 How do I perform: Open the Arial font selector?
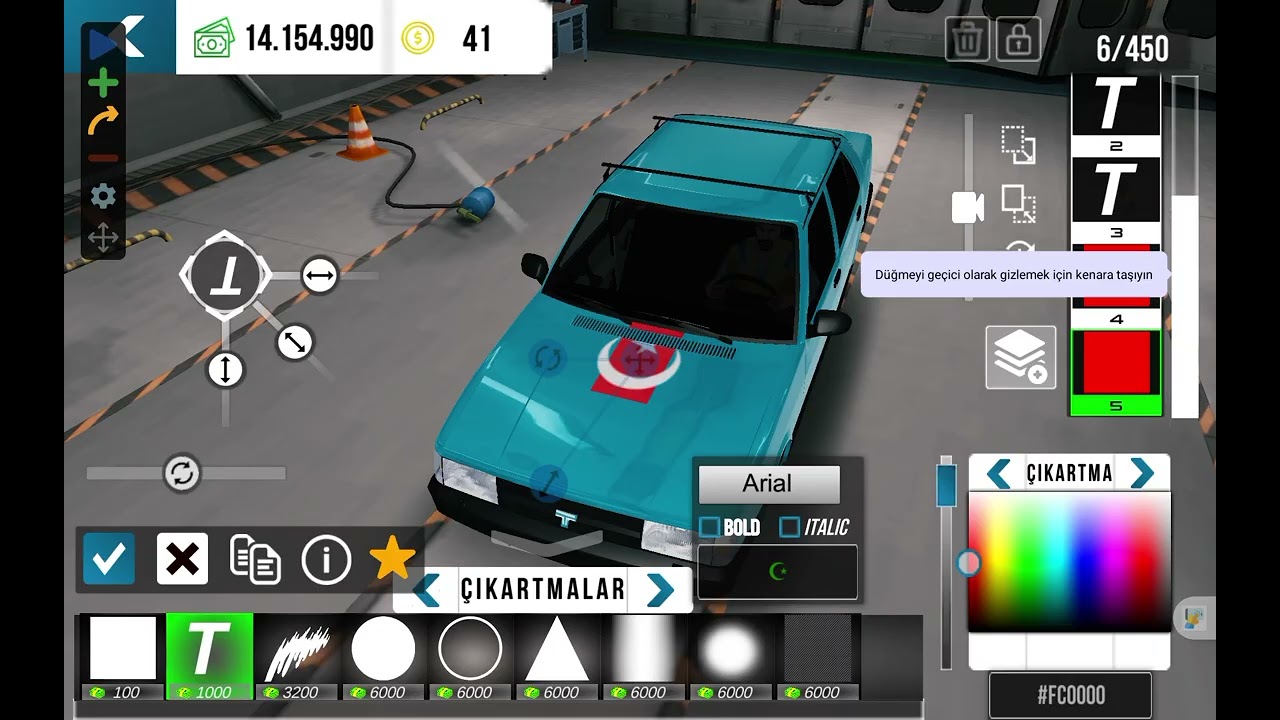pos(768,485)
